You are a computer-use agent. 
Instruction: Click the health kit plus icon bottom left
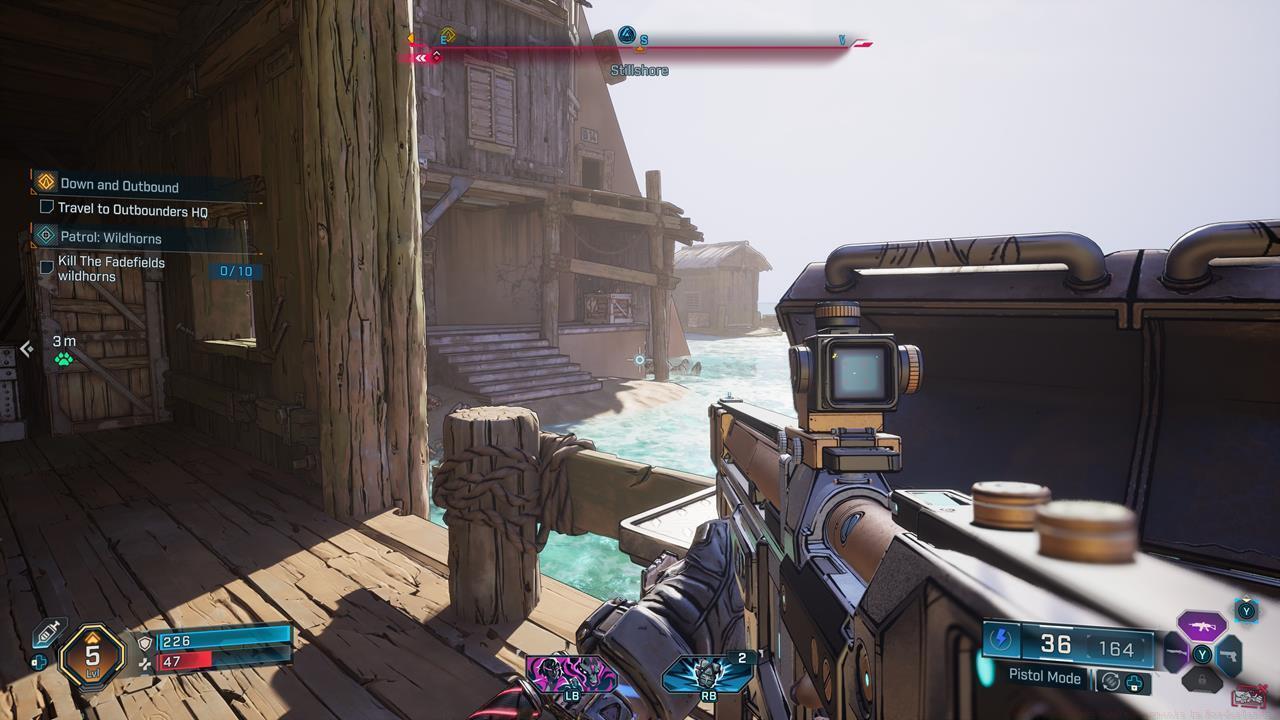pos(39,662)
